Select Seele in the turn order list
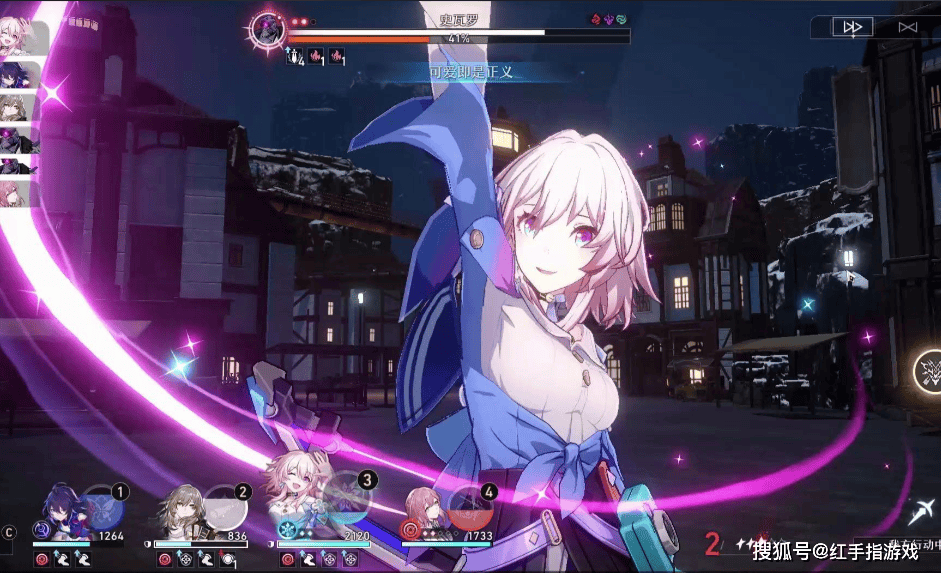Image resolution: width=941 pixels, height=573 pixels. [x=21, y=76]
